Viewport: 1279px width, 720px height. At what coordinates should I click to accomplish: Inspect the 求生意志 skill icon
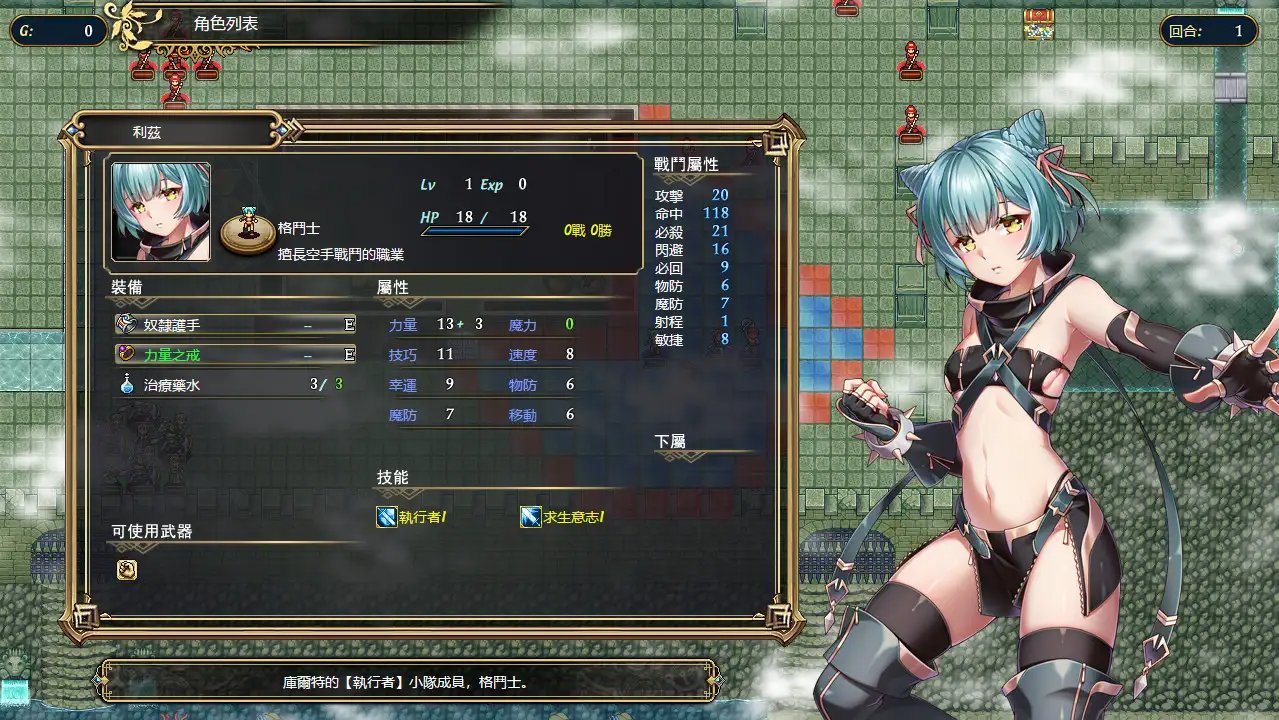531,517
